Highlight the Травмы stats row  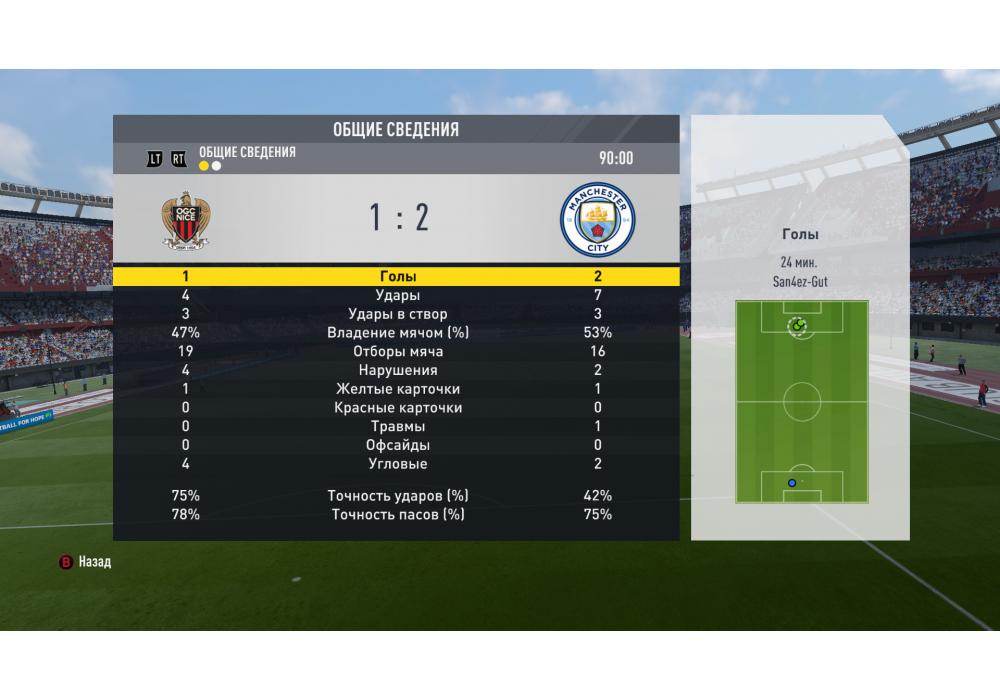[397, 427]
